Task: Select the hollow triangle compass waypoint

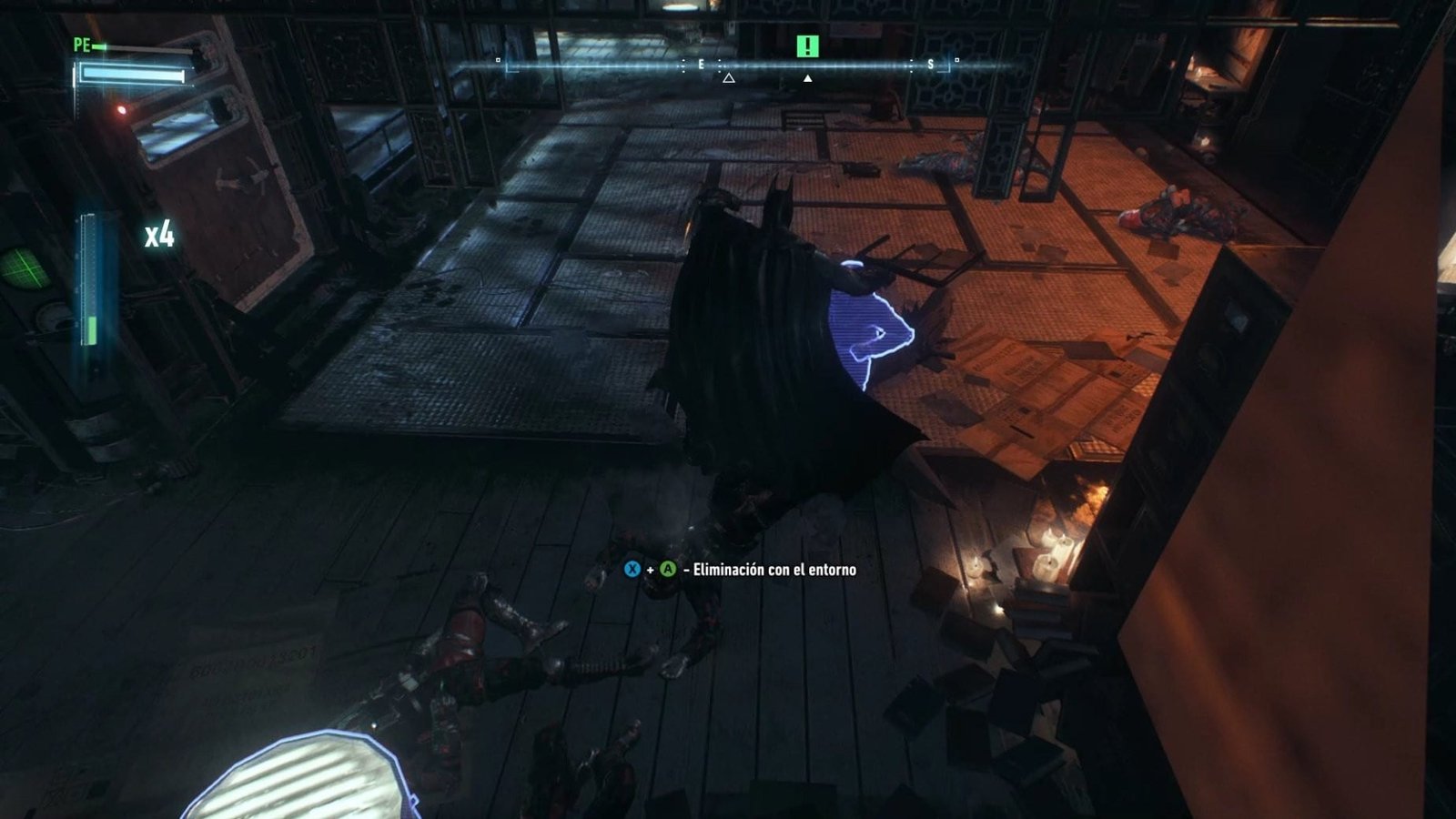Action: click(728, 79)
